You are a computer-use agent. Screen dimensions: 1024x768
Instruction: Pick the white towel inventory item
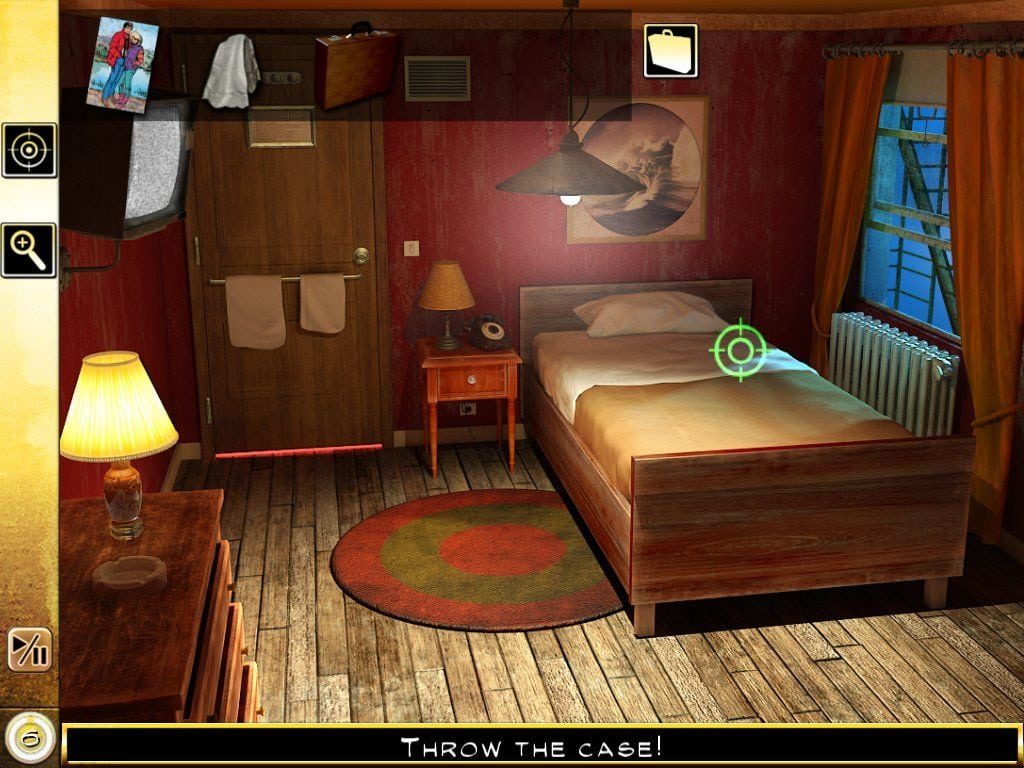coord(231,70)
